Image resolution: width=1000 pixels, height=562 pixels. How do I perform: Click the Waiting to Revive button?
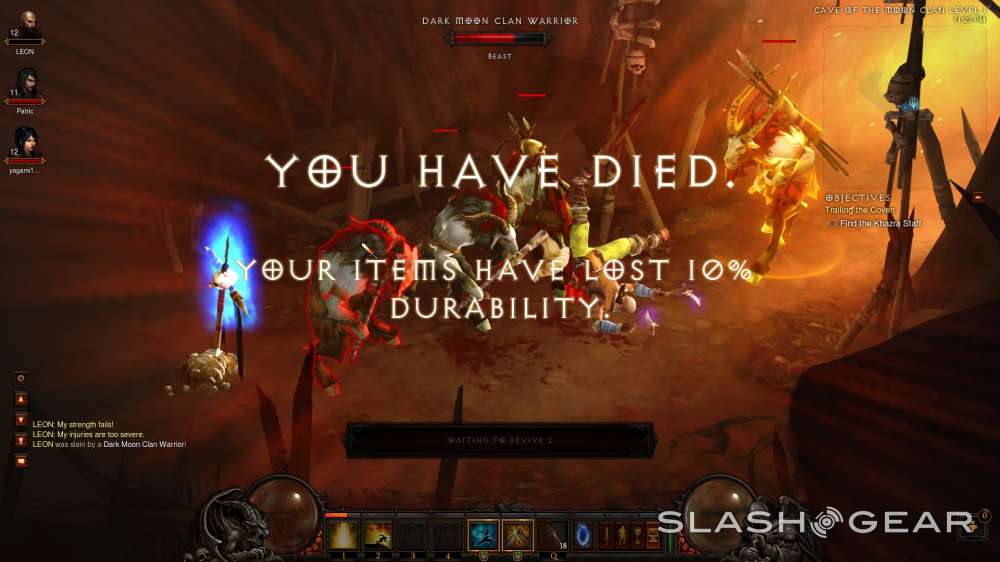point(500,440)
